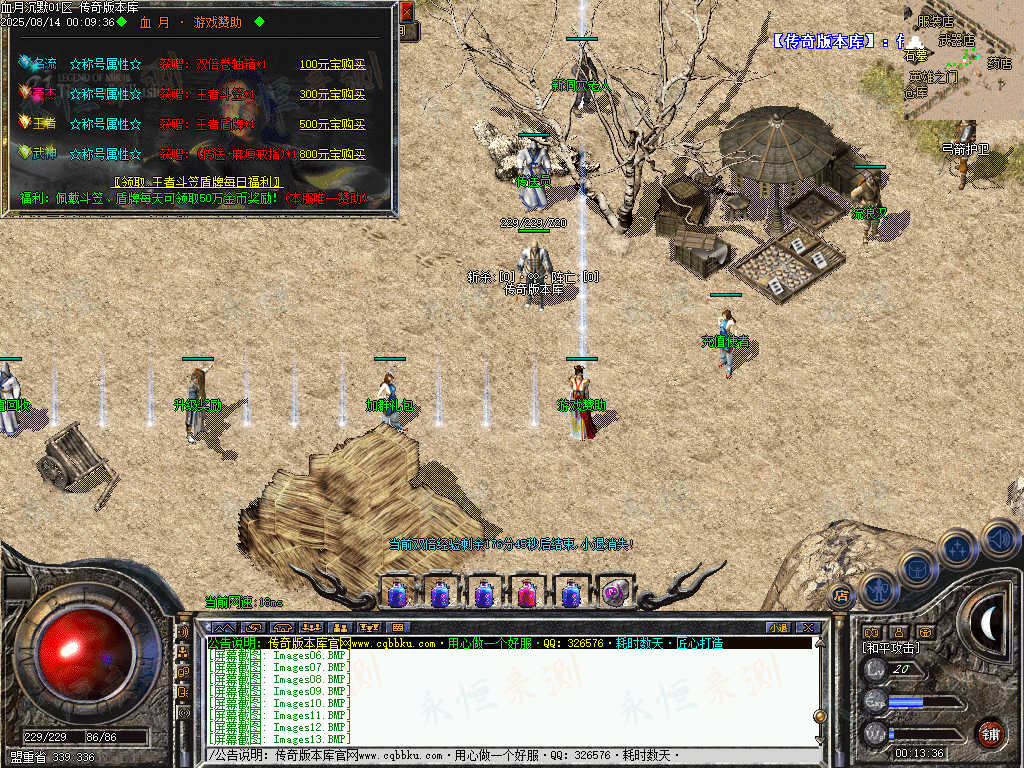This screenshot has height=768, width=1024.
Task: Choose the 800 yuanbao purchase link
Action: coord(332,155)
